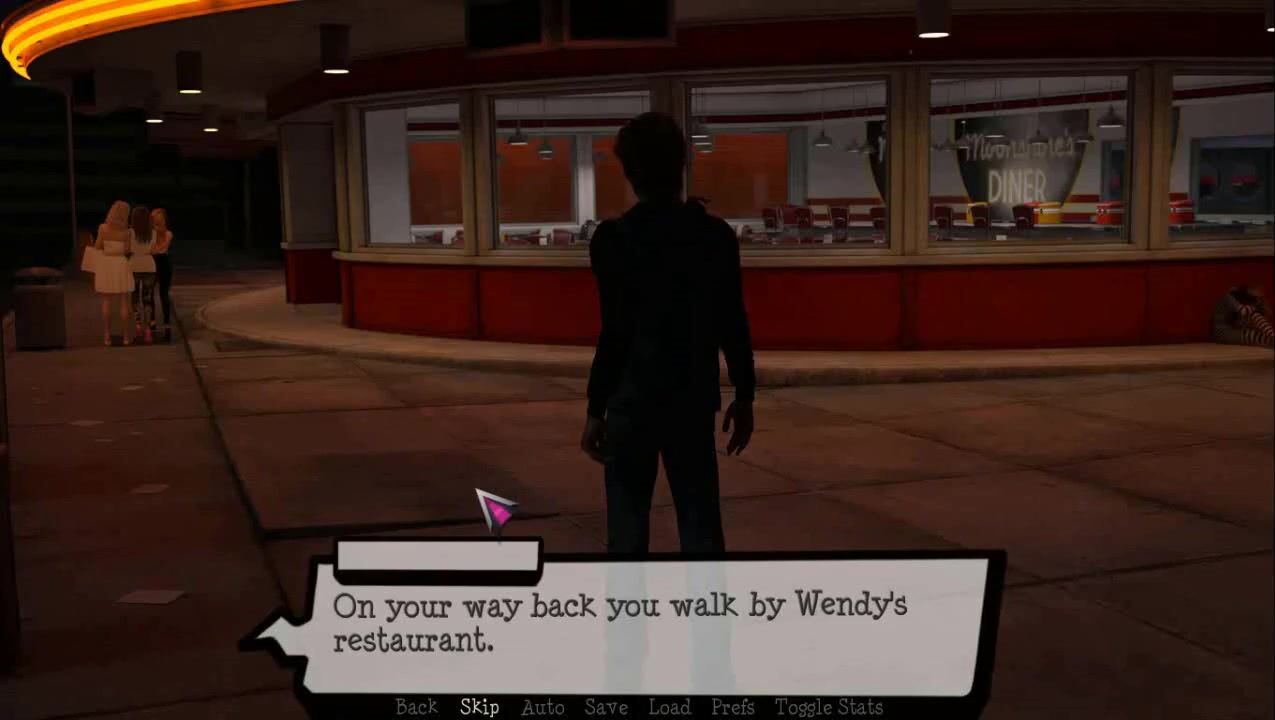Enable Auto dialogue advance

(543, 707)
